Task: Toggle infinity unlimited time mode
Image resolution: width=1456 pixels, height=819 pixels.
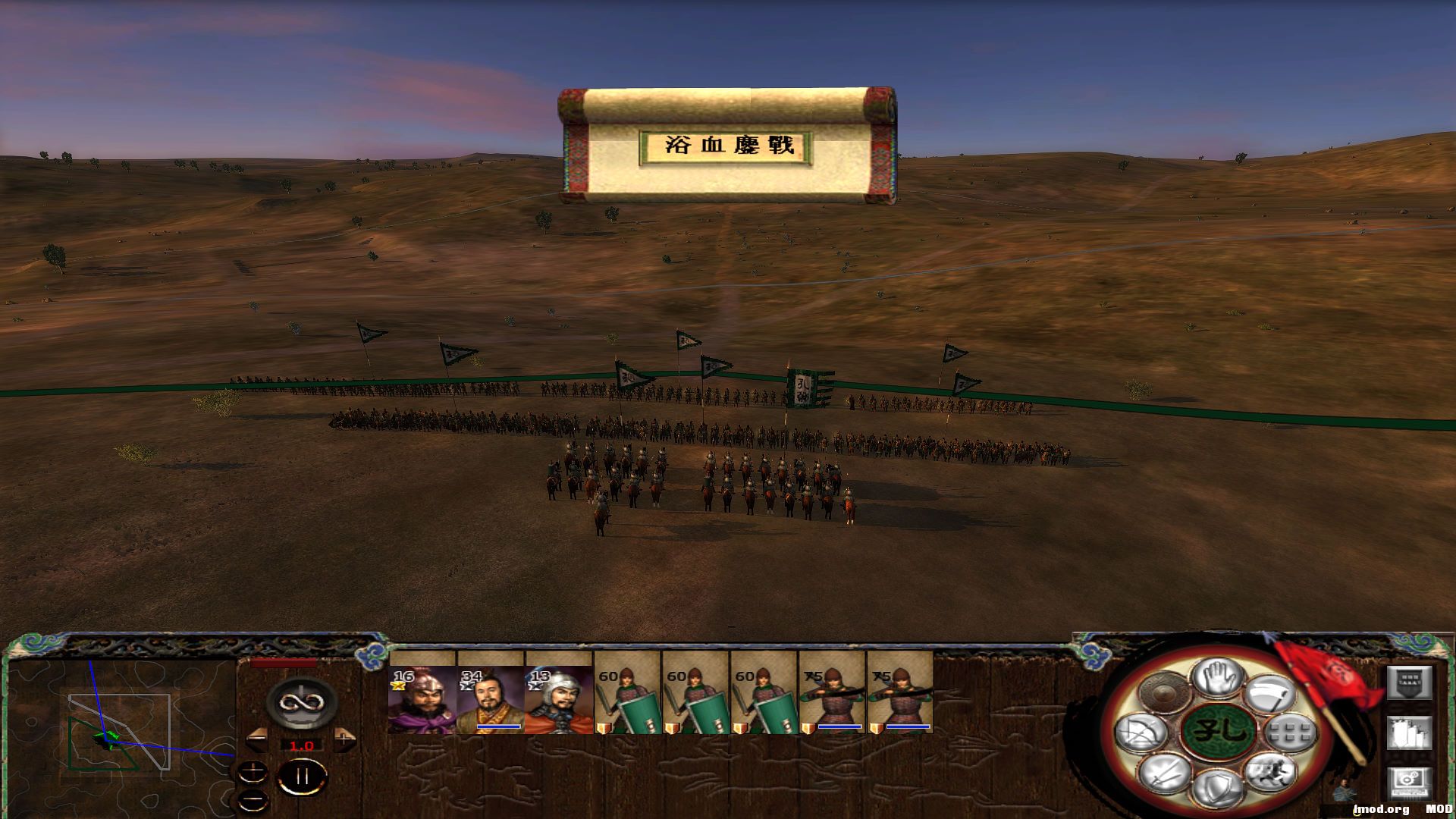Action: [302, 703]
